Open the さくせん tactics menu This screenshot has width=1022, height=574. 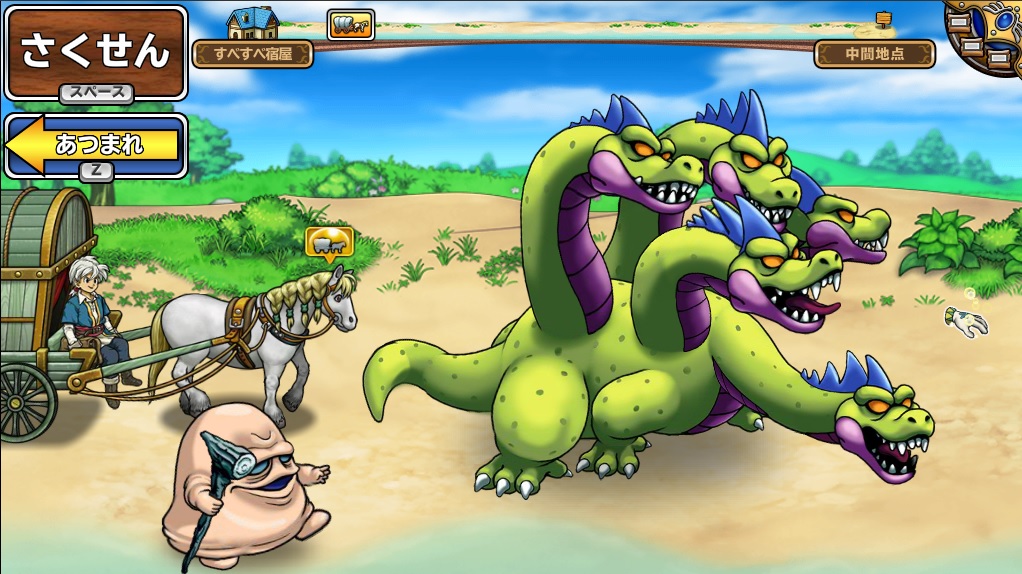tap(96, 52)
